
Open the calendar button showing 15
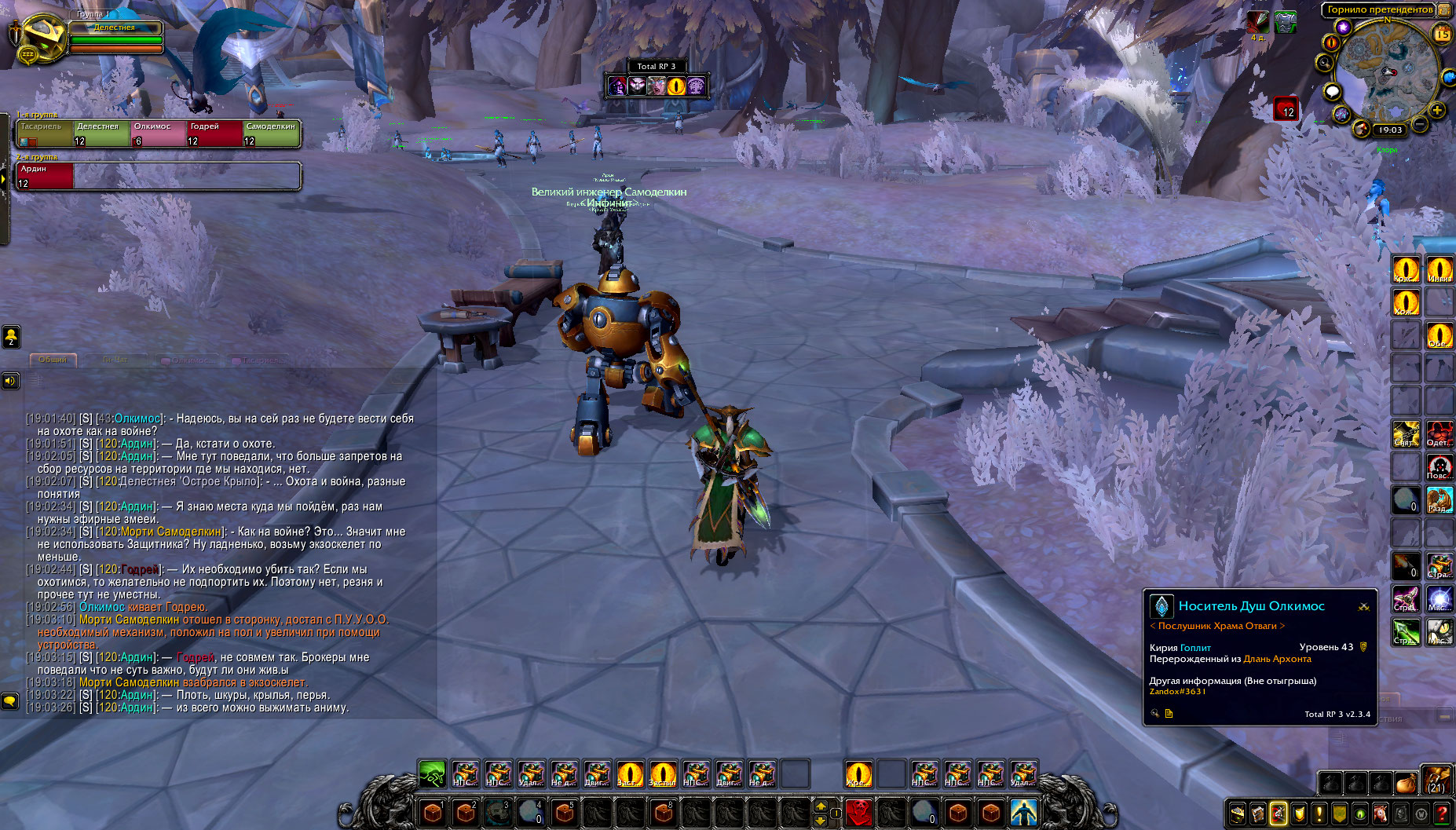pyautogui.click(x=1443, y=34)
